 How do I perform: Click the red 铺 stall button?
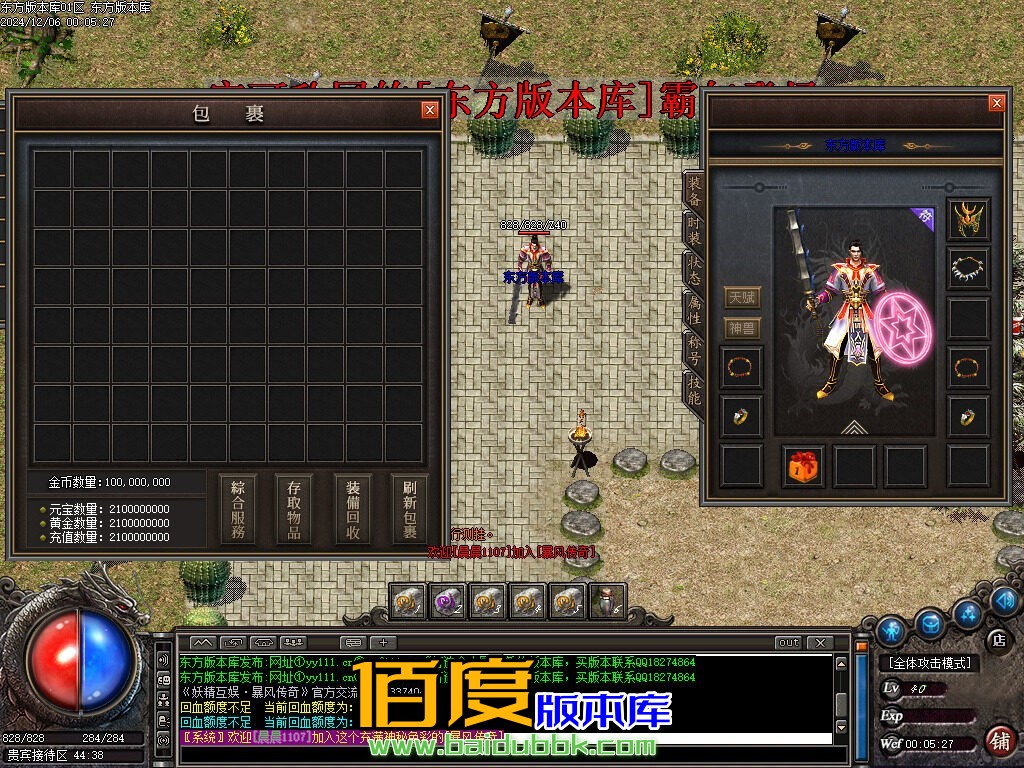click(998, 741)
